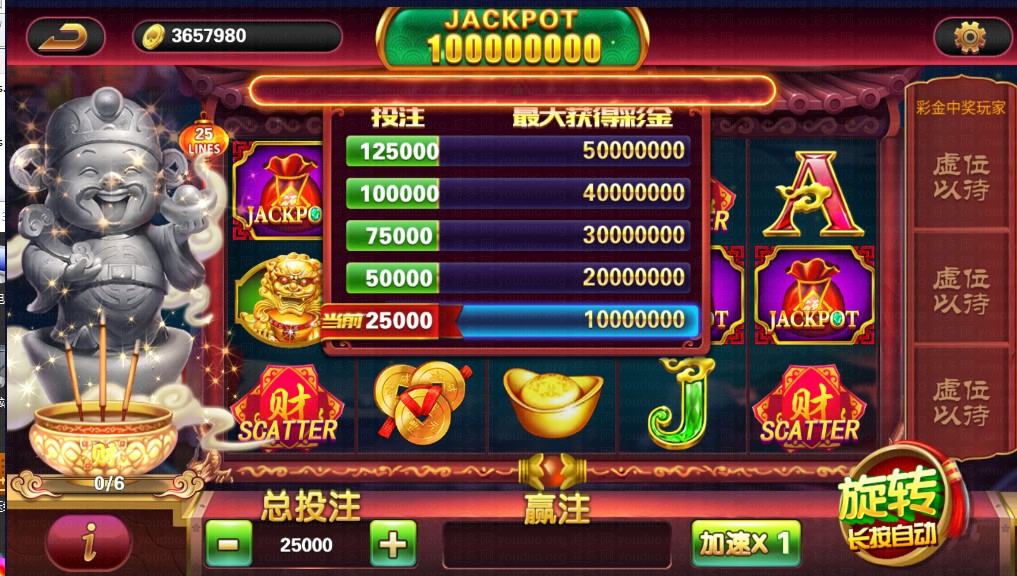Select the 50000 bet row
This screenshot has width=1017, height=576.
pos(517,277)
